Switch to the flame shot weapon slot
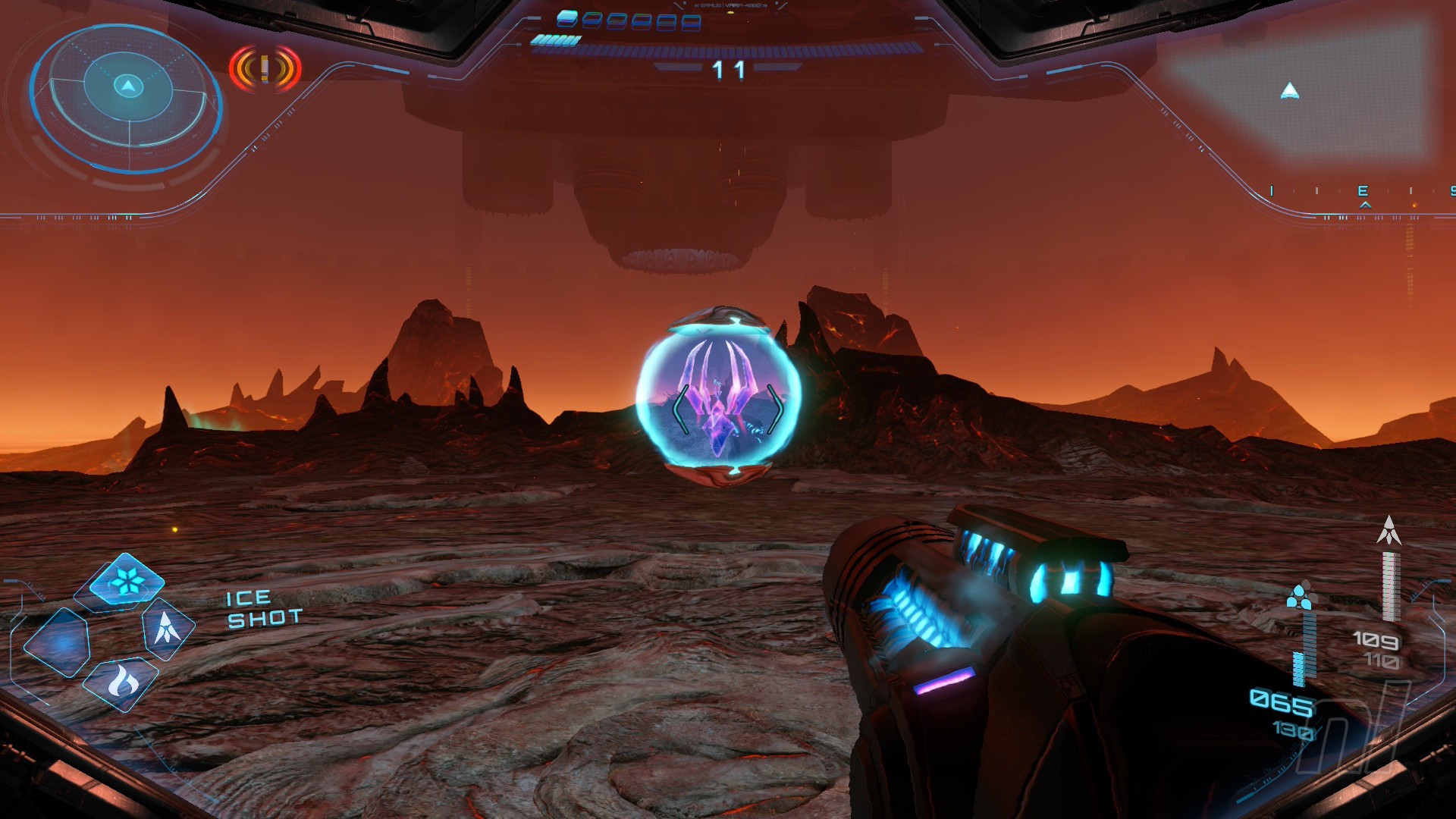 point(121,682)
